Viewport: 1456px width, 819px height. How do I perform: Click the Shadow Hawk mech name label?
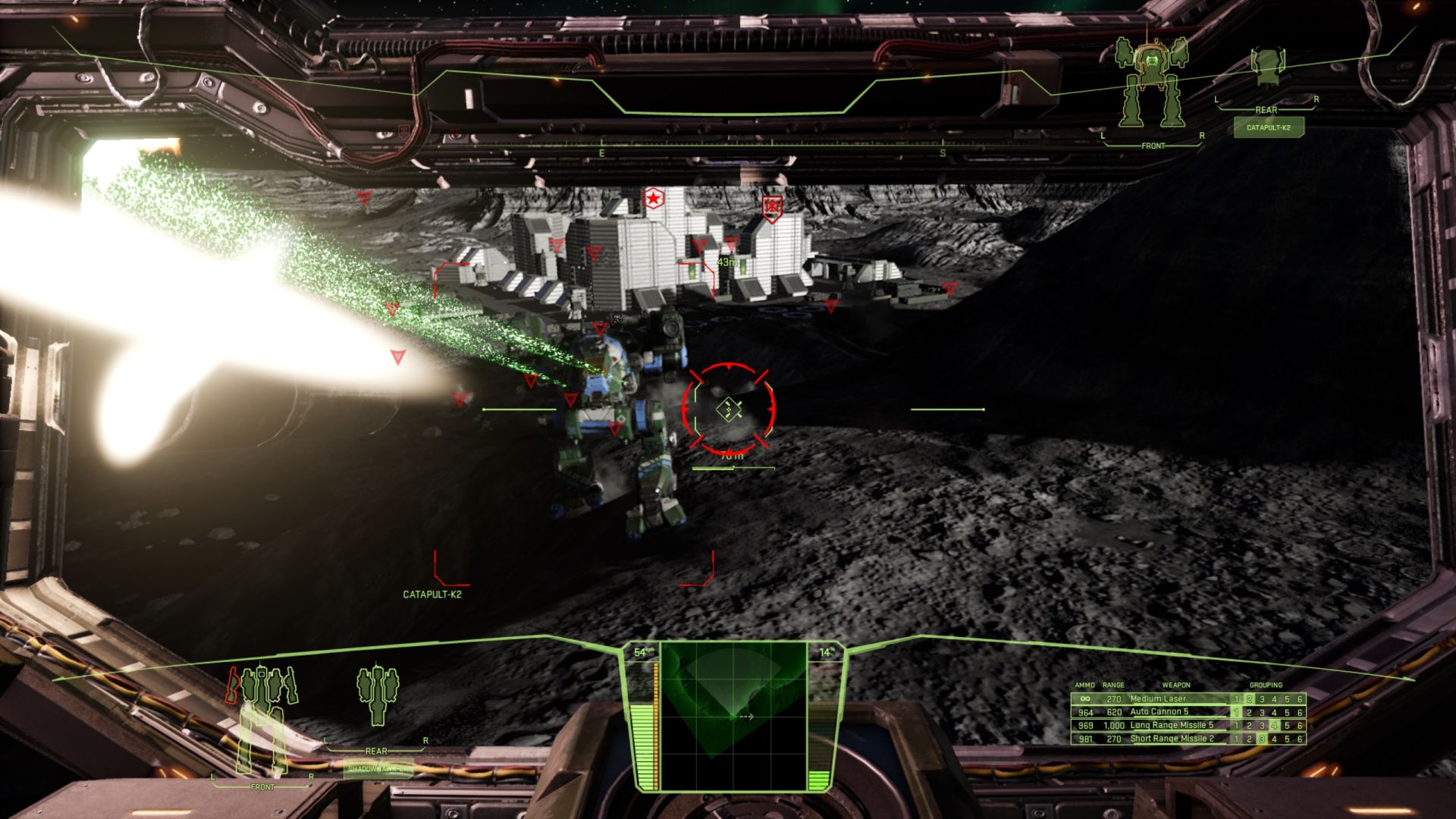(x=379, y=769)
